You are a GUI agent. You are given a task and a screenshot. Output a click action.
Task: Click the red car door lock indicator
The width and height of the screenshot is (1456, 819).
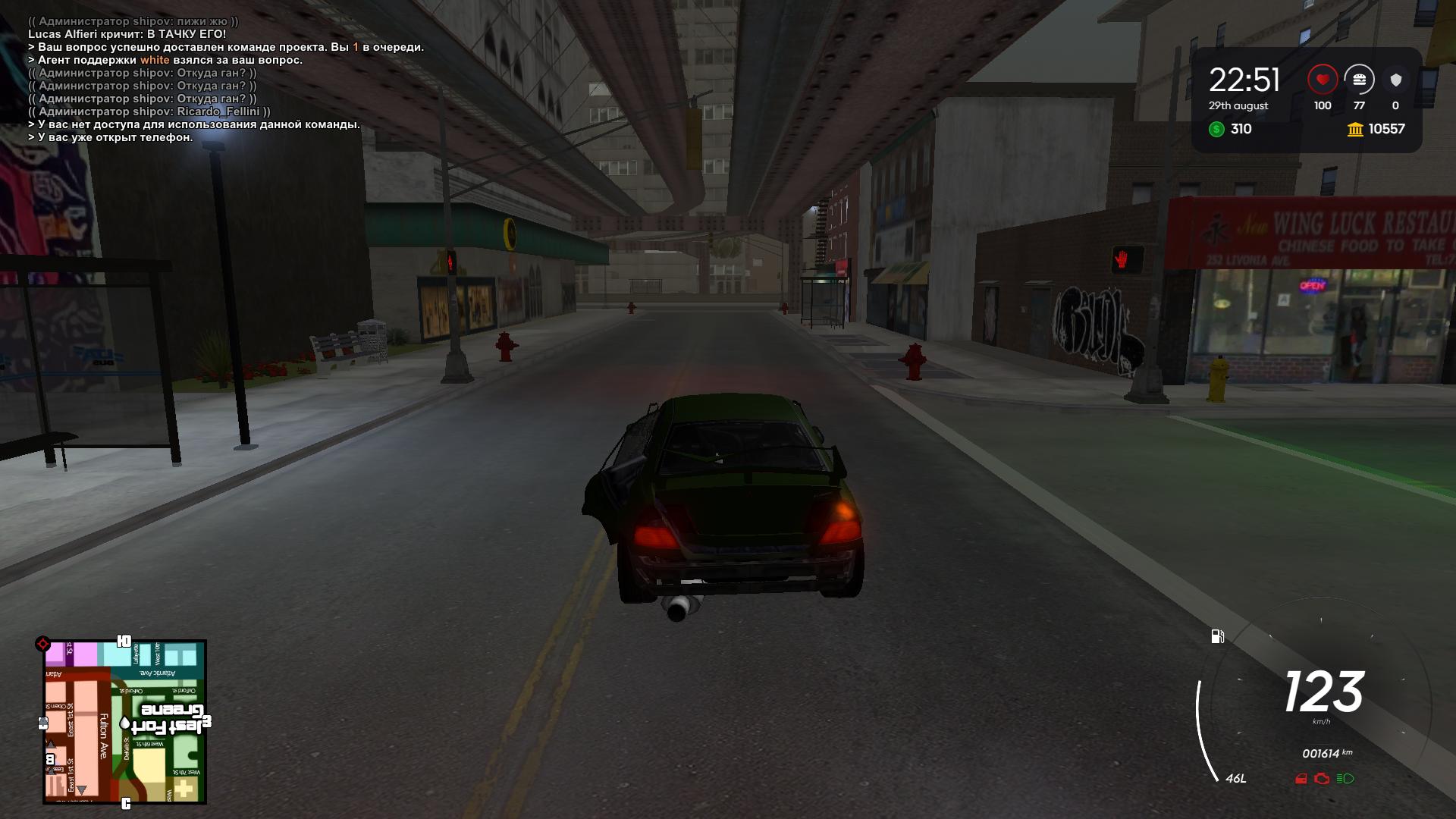coord(1301,779)
